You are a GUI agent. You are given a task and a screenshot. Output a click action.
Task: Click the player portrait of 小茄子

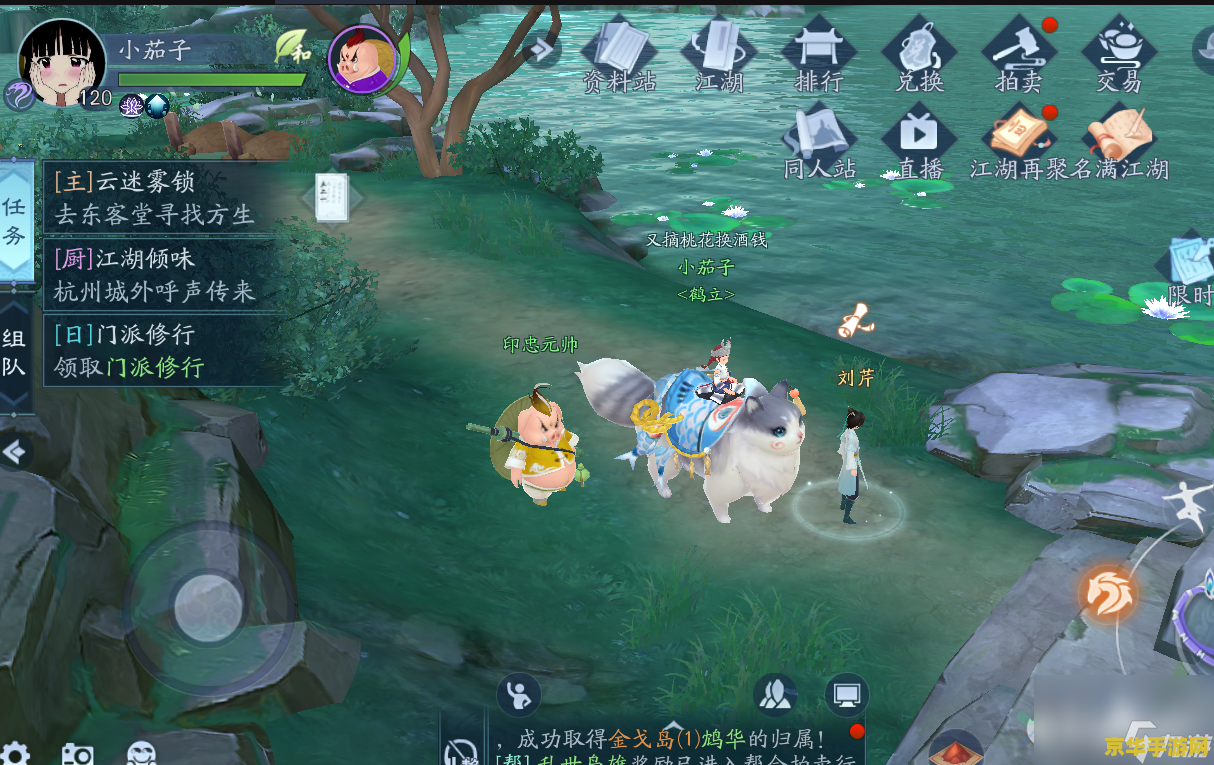coord(62,62)
